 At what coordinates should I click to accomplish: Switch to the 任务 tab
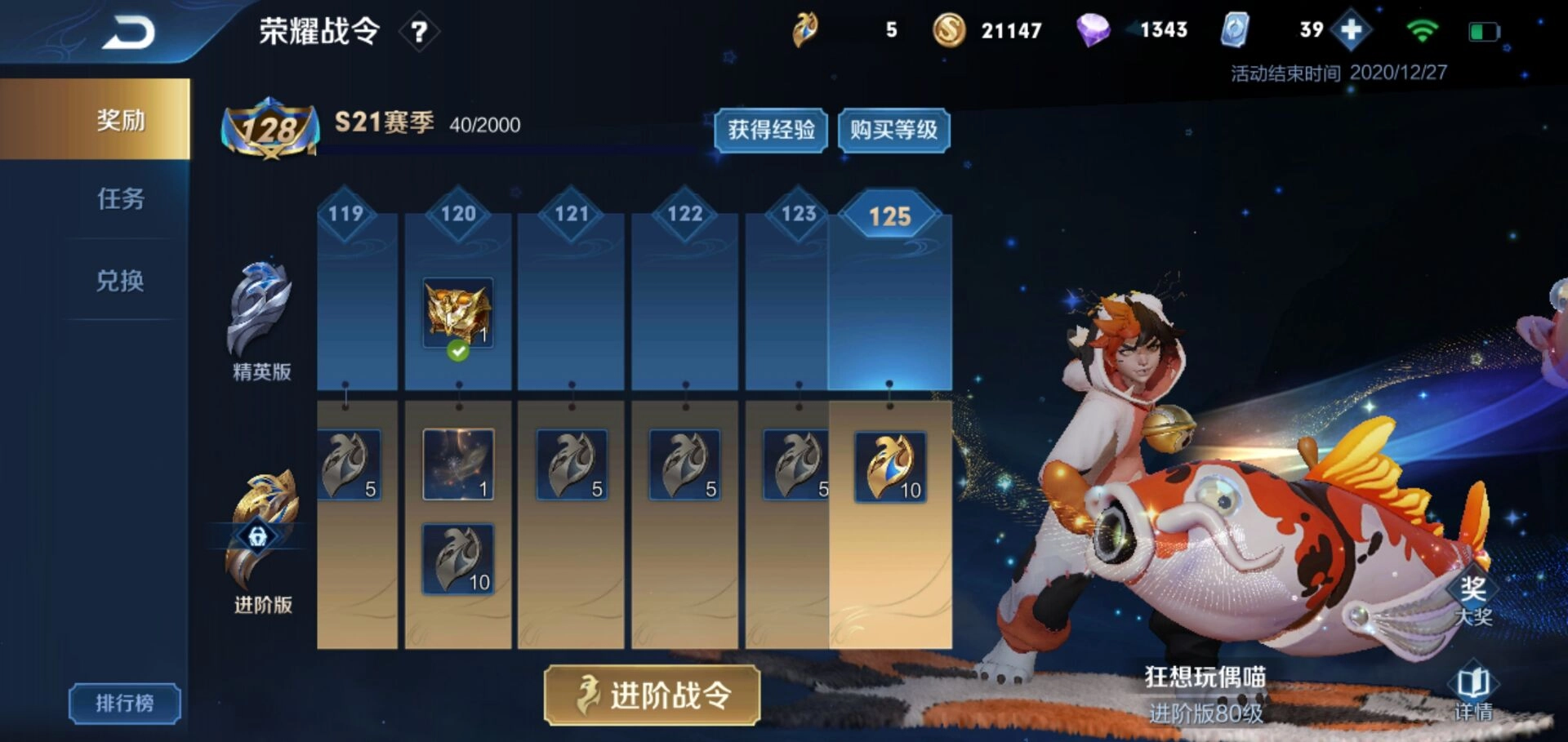(119, 201)
